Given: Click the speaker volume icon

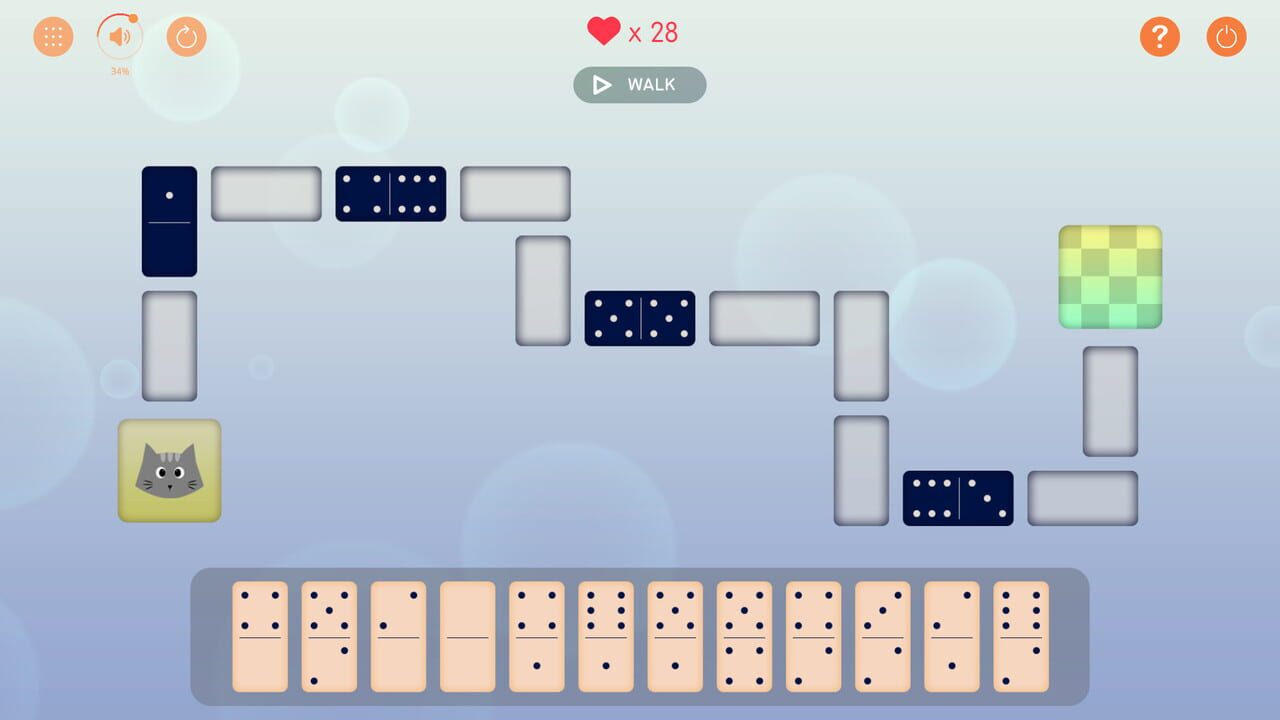Looking at the screenshot, I should [117, 36].
